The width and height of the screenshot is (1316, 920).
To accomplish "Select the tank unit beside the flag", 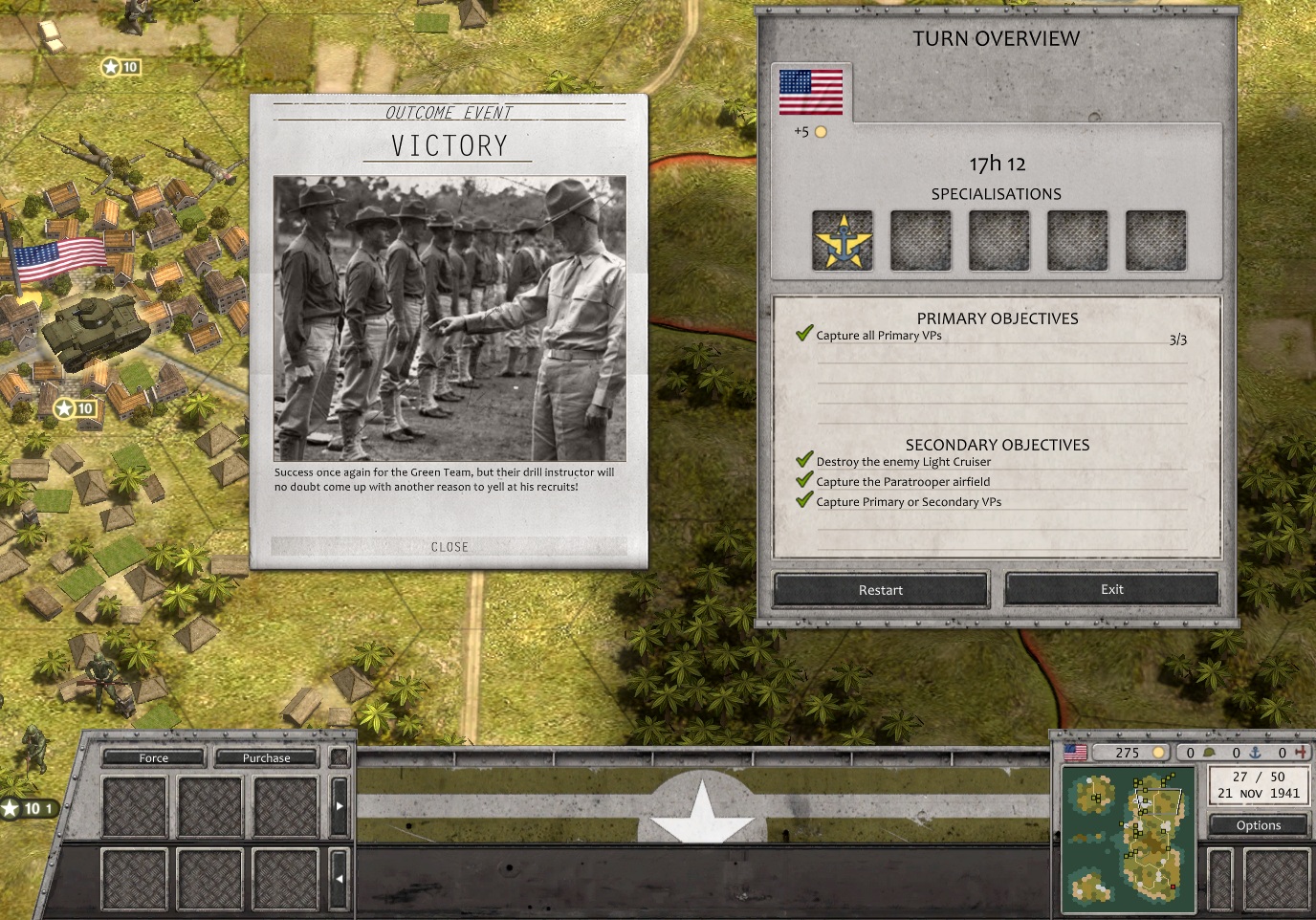I will coord(89,330).
